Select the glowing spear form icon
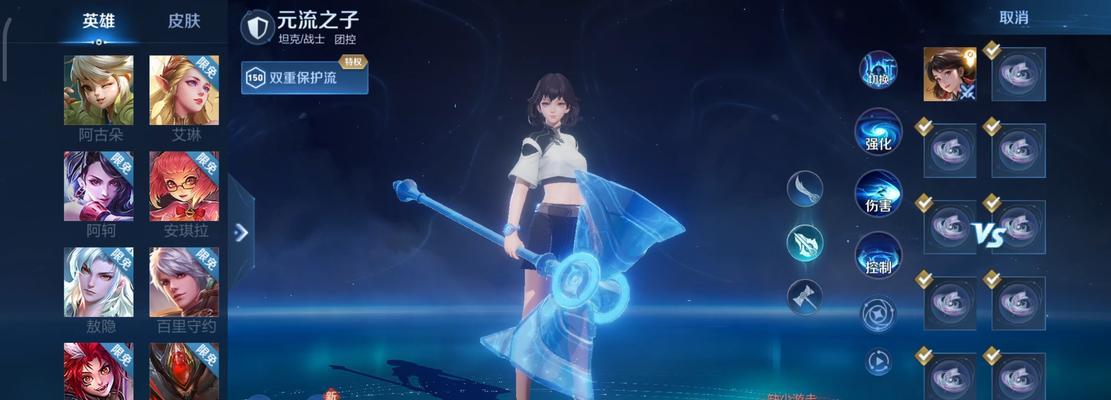The height and width of the screenshot is (400, 1111). [804, 242]
